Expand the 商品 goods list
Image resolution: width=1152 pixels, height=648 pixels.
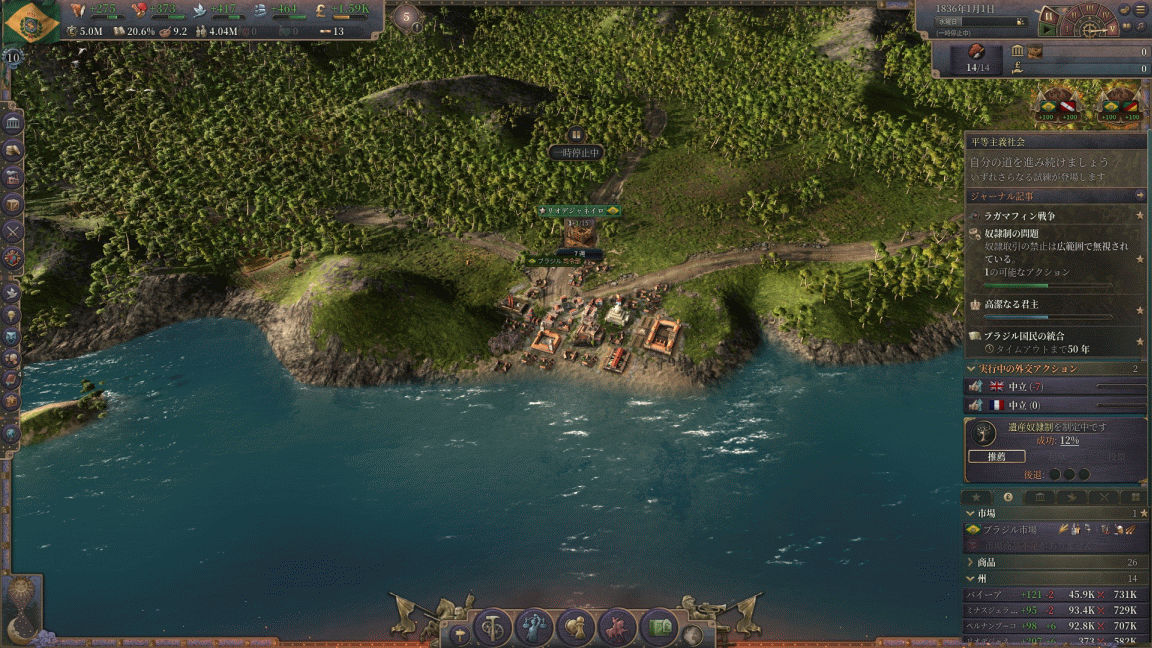pos(971,562)
